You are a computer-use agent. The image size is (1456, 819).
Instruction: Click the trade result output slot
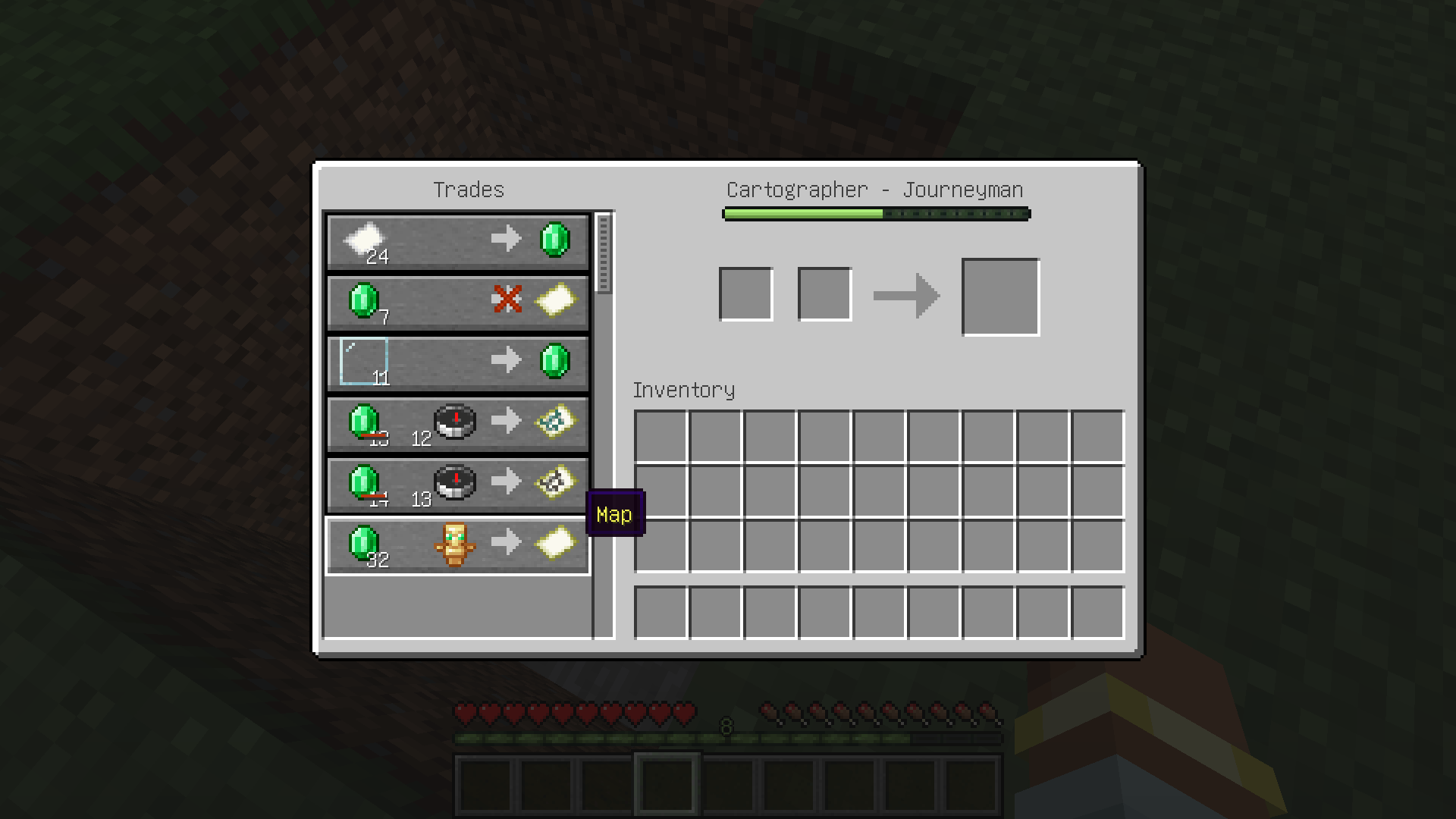coord(1000,295)
